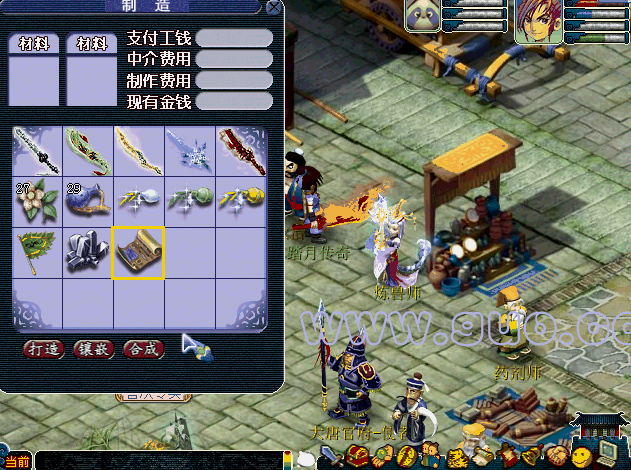Select the highlighted scroll blueprint item
This screenshot has height=470, width=631.
[x=139, y=252]
